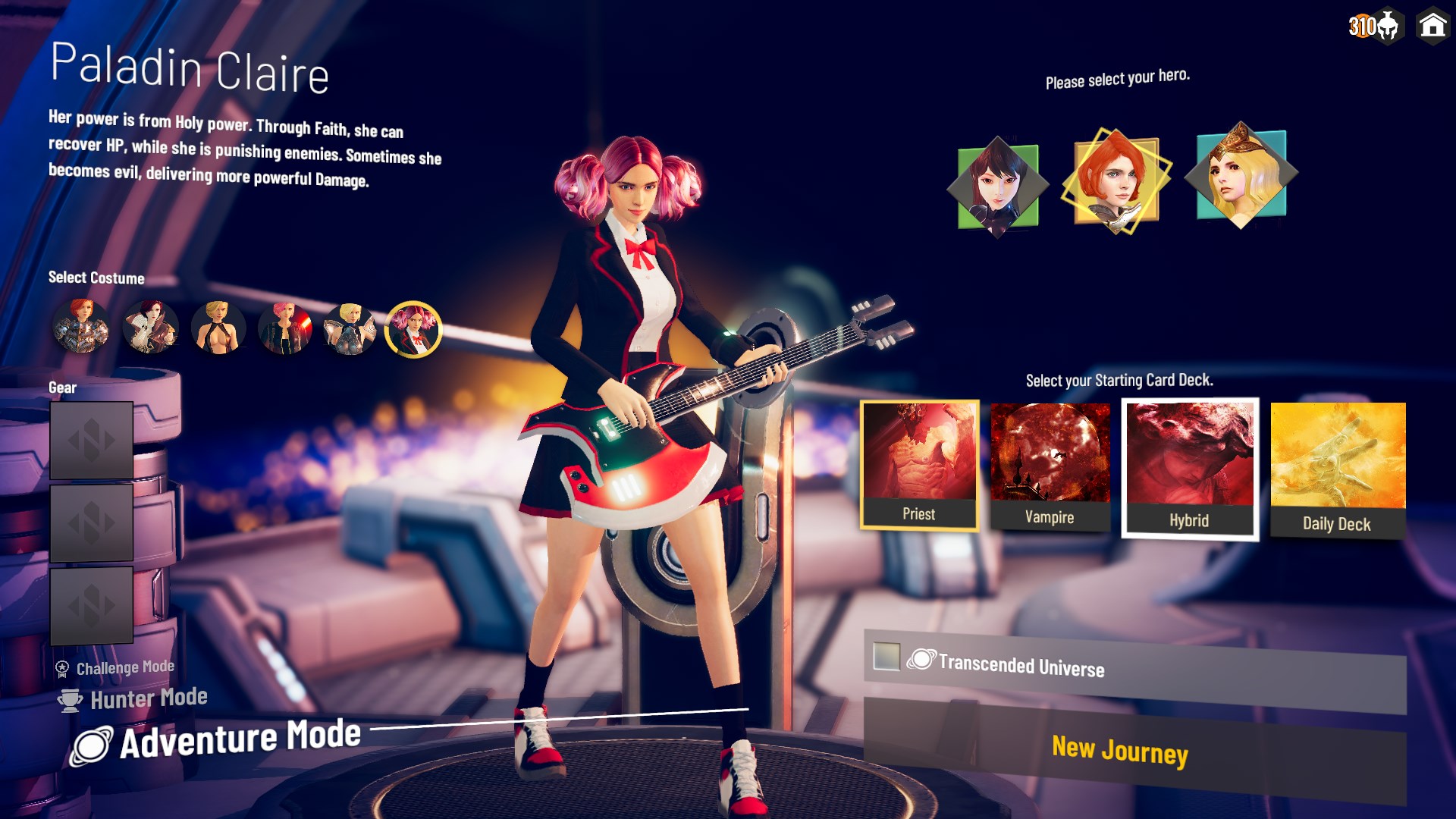
Task: Open the top empty Gear slot
Action: (x=90, y=438)
